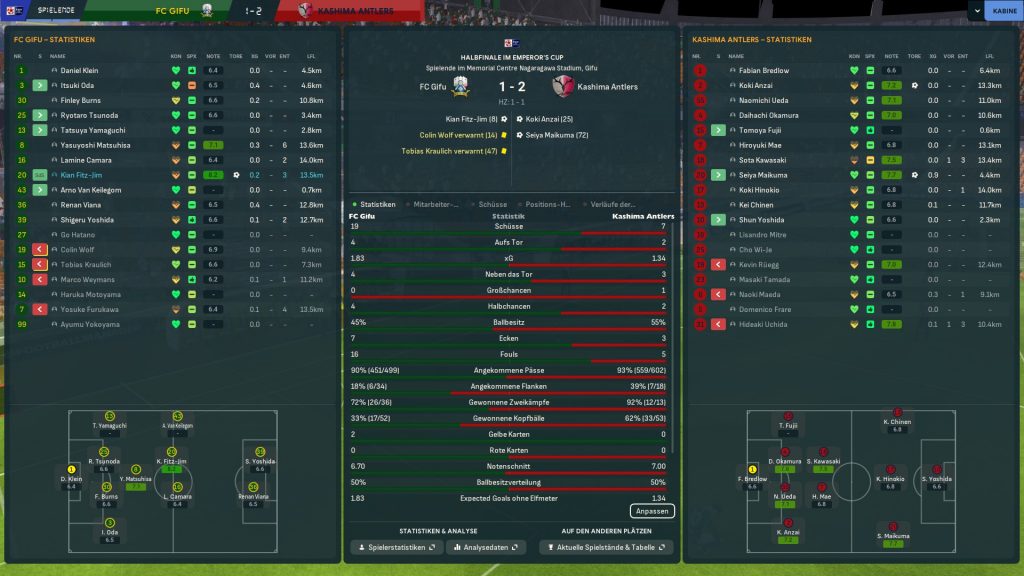View Aktuelle Spielstände & Tabelle
Viewport: 1024px width, 576px height.
click(606, 548)
